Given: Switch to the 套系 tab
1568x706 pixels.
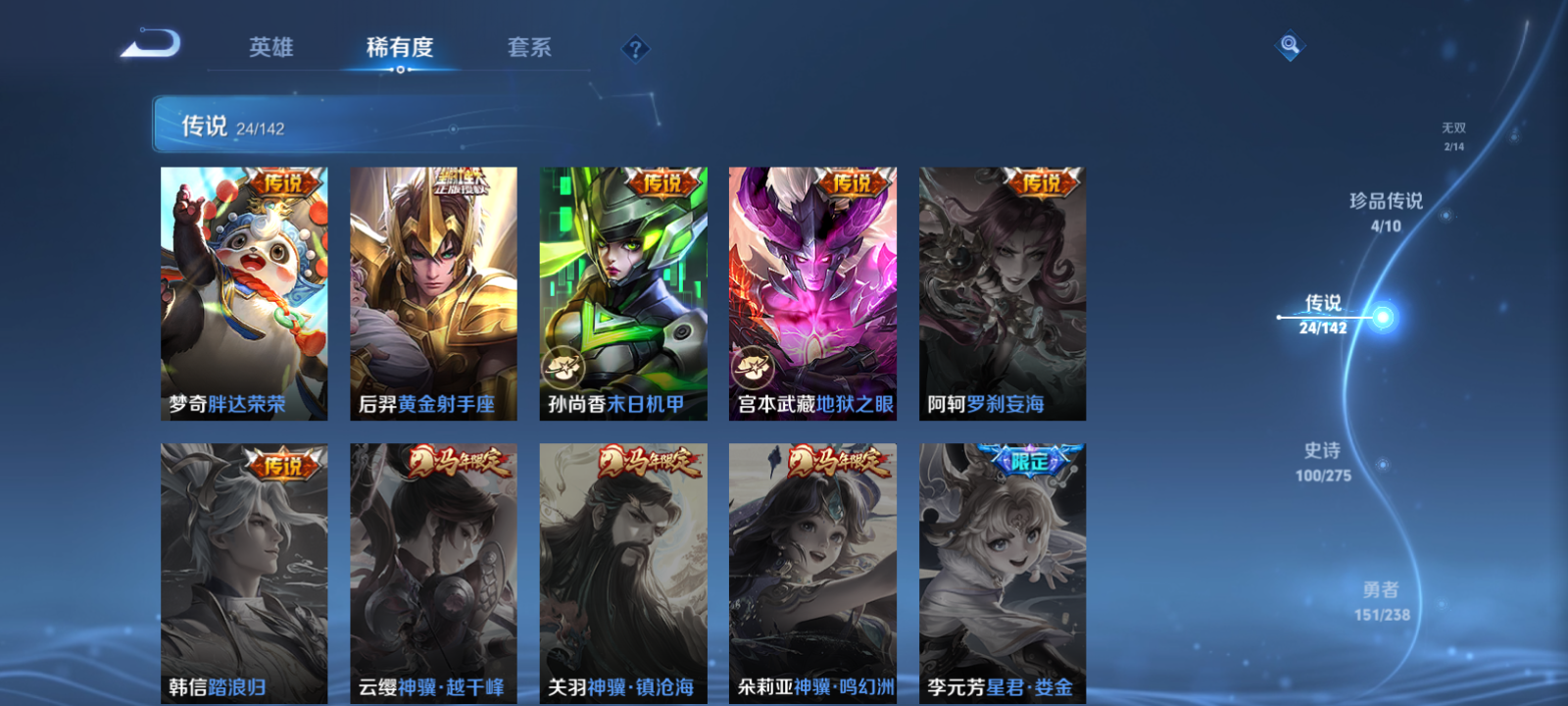Looking at the screenshot, I should 529,48.
